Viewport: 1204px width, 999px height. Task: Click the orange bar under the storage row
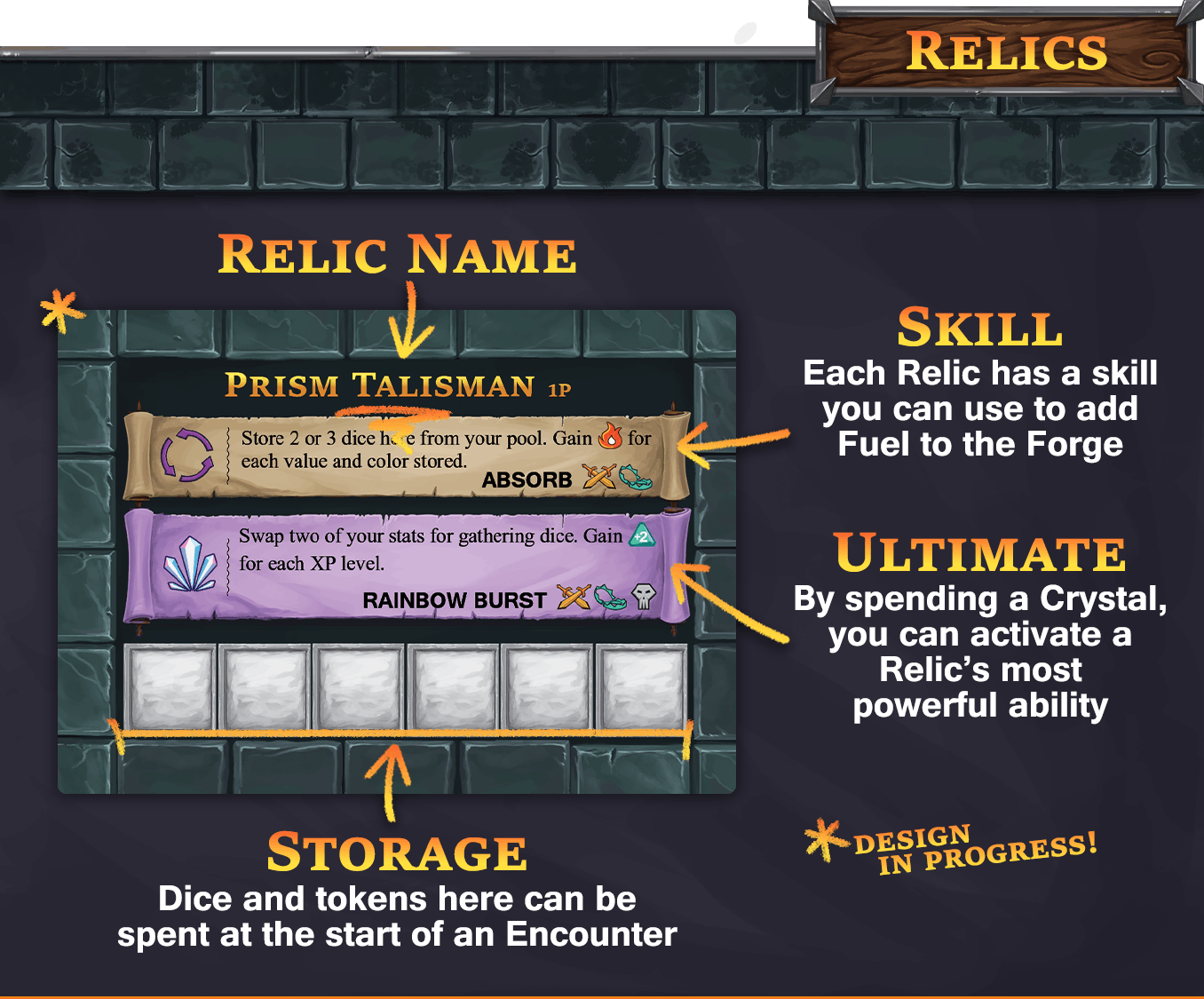[400, 732]
